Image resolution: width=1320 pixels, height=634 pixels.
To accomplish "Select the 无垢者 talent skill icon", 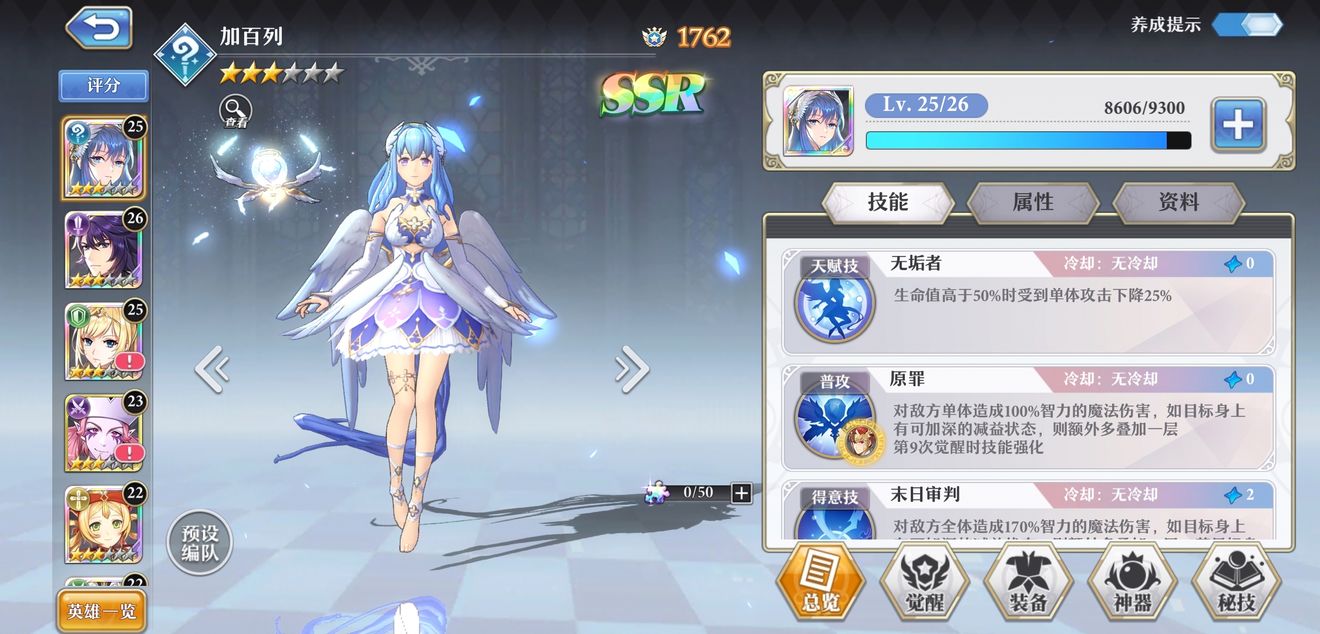I will [834, 300].
